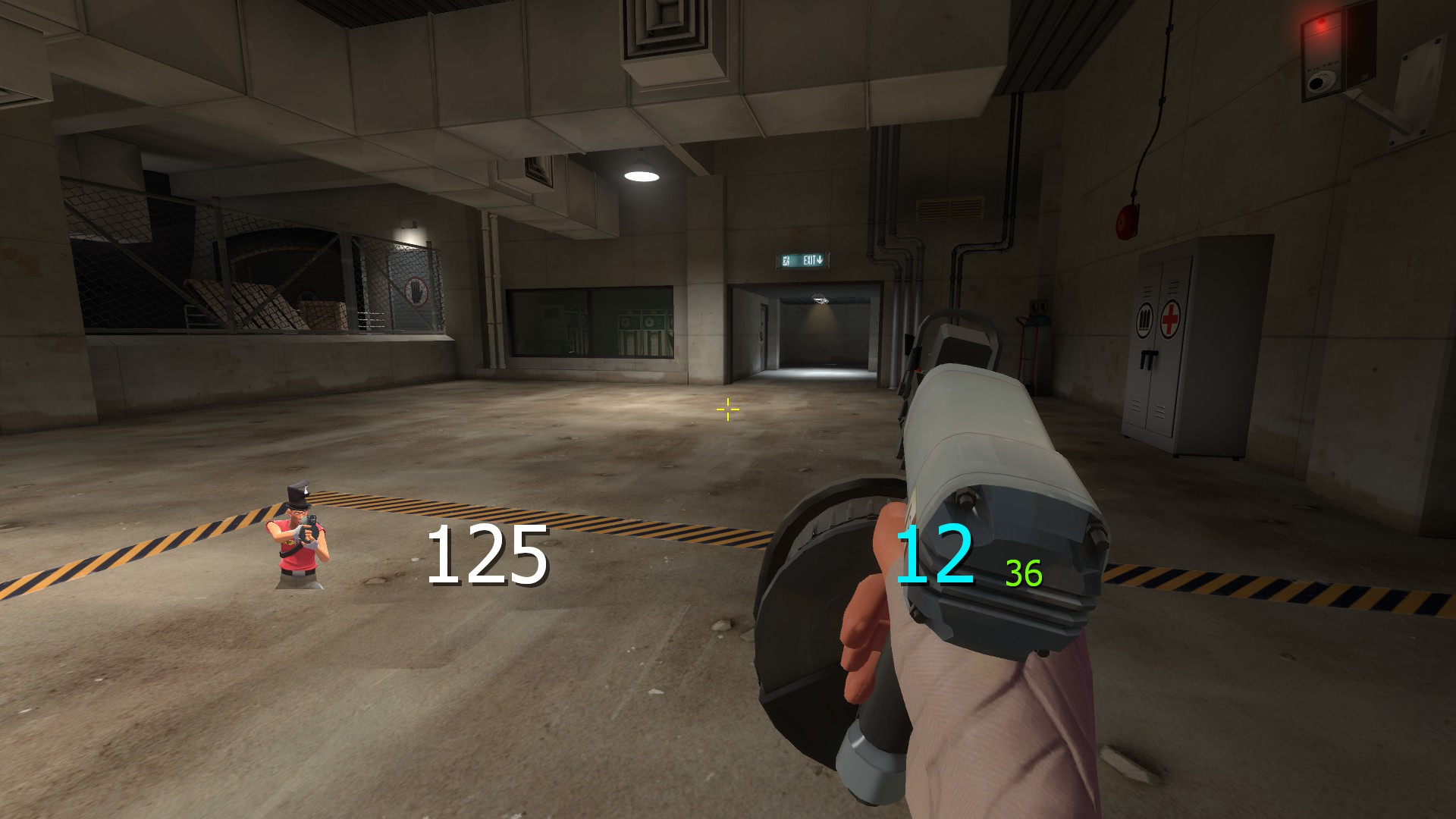Click the ceiling hanging lamp
This screenshot has width=1456, height=819.
(641, 173)
